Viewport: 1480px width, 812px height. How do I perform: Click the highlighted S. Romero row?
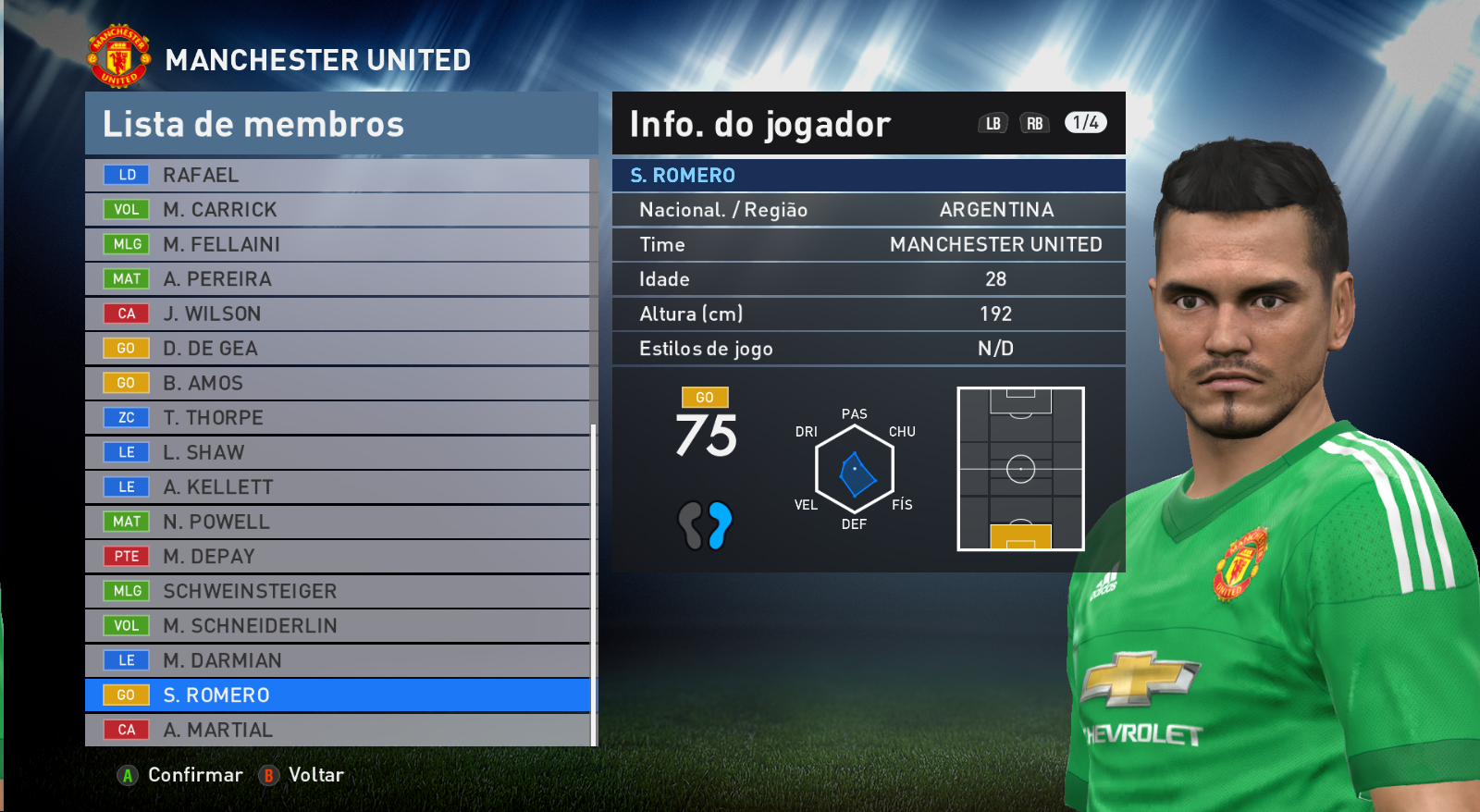tap(338, 695)
